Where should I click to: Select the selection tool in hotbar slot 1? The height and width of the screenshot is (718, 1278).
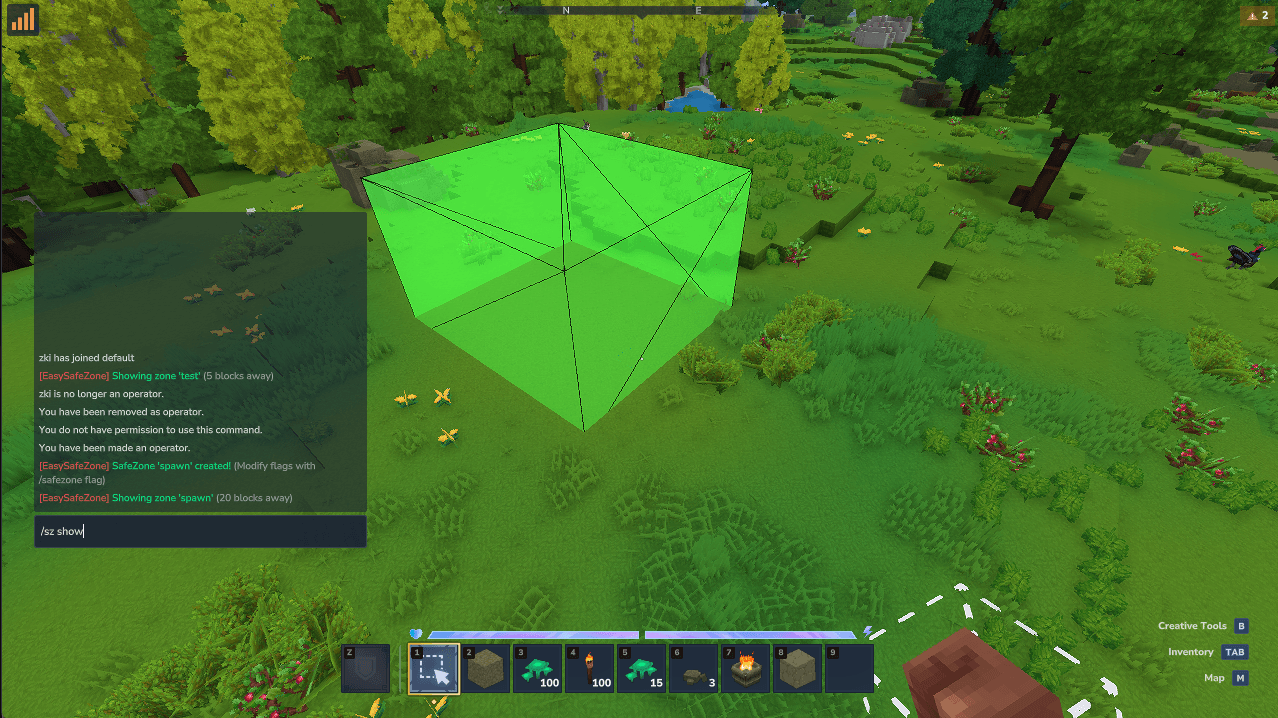(434, 668)
